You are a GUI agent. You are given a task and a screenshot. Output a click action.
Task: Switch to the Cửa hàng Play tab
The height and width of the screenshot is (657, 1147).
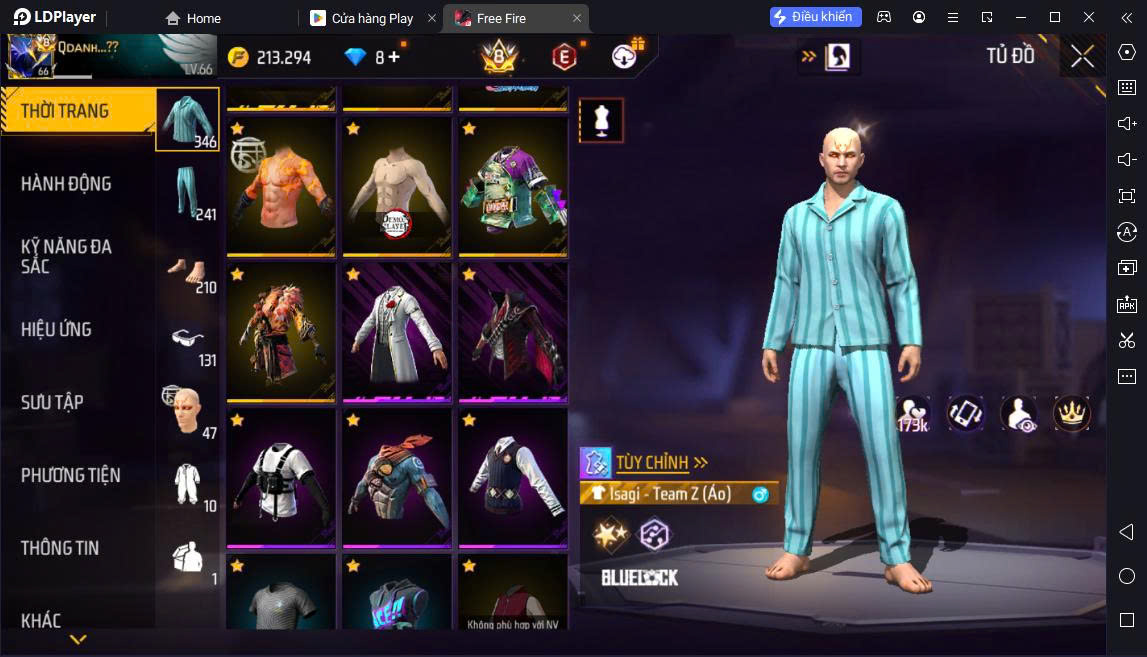[x=372, y=18]
